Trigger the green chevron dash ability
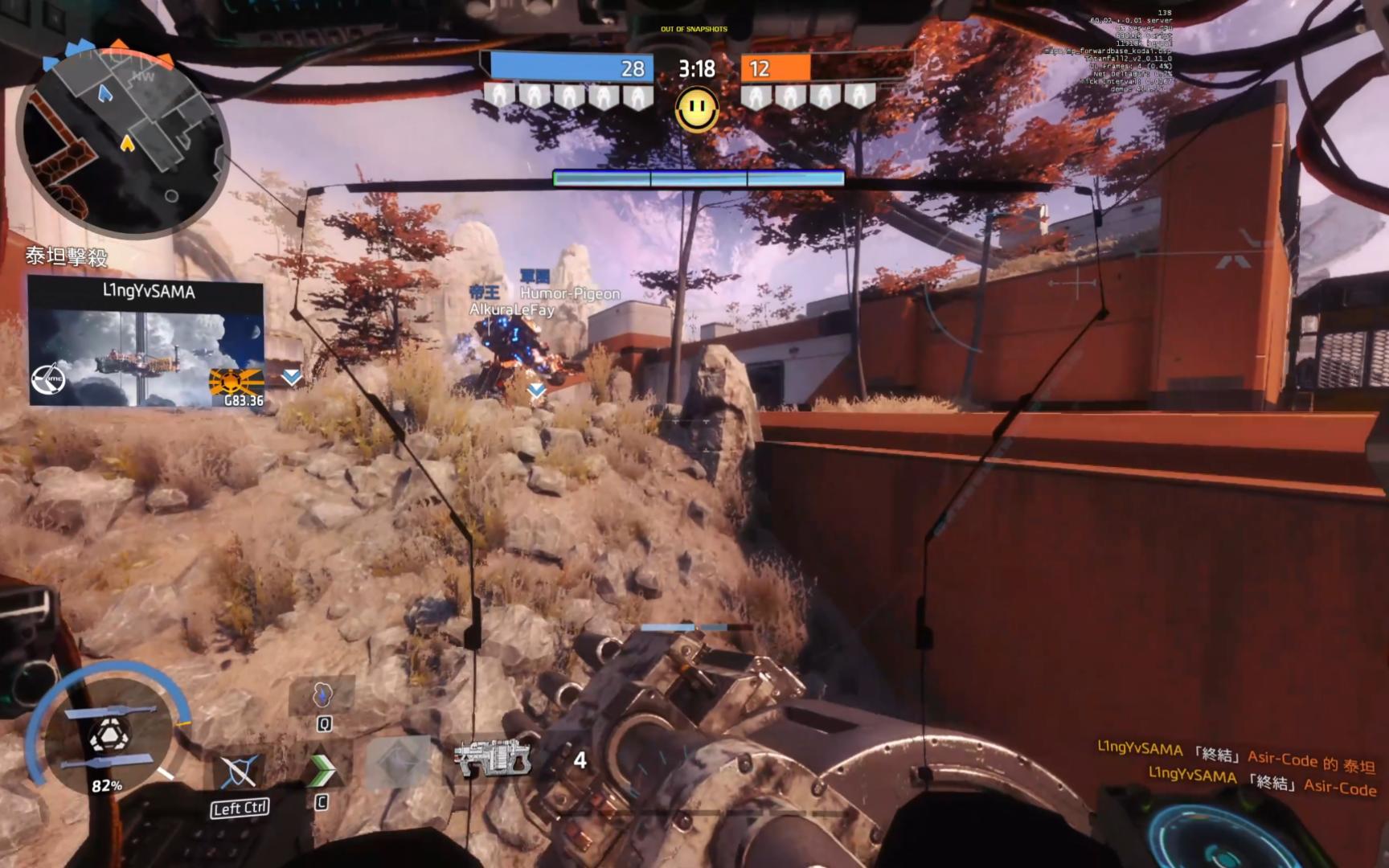This screenshot has width=1389, height=868. point(322,770)
